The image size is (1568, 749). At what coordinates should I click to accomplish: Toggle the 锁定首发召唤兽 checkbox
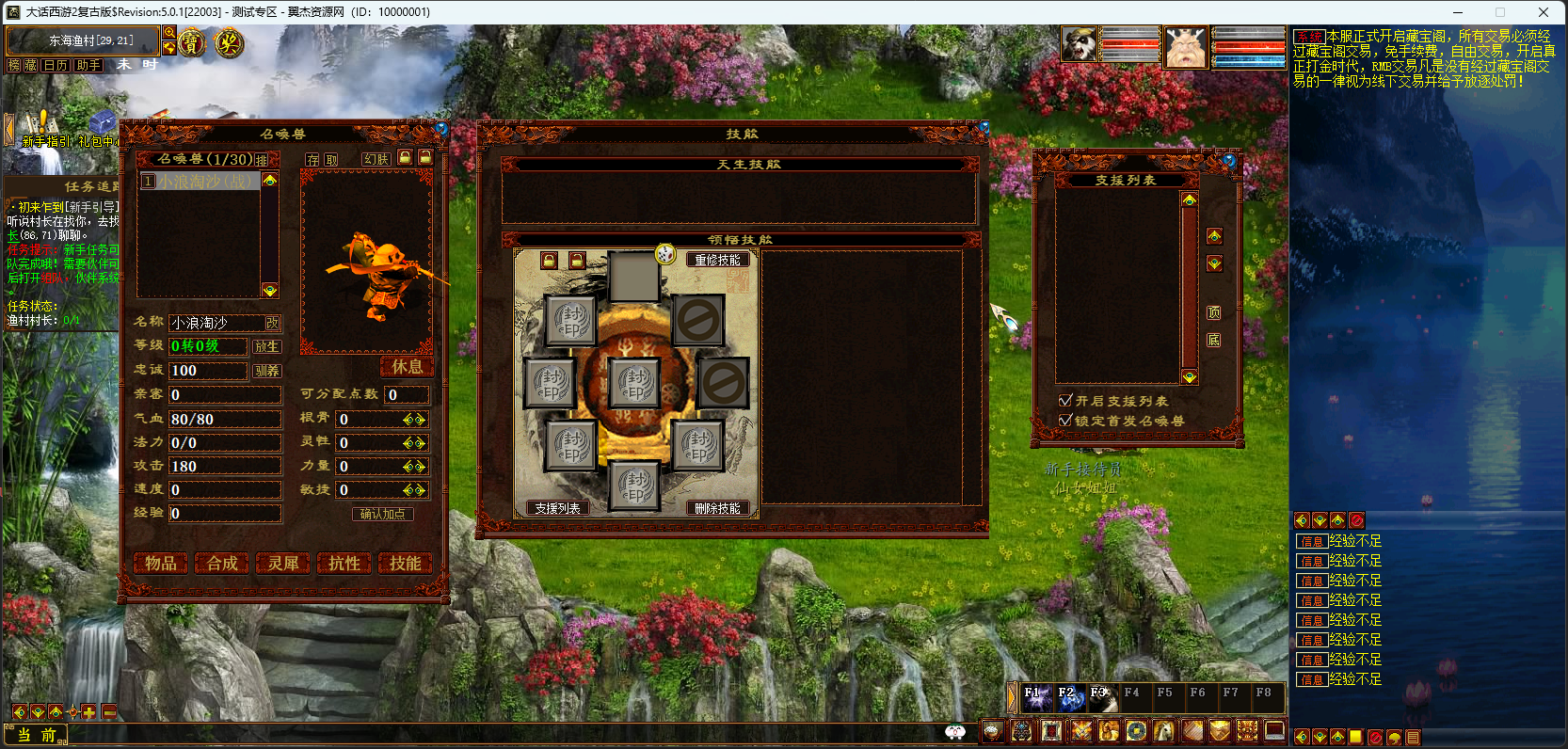(1065, 420)
